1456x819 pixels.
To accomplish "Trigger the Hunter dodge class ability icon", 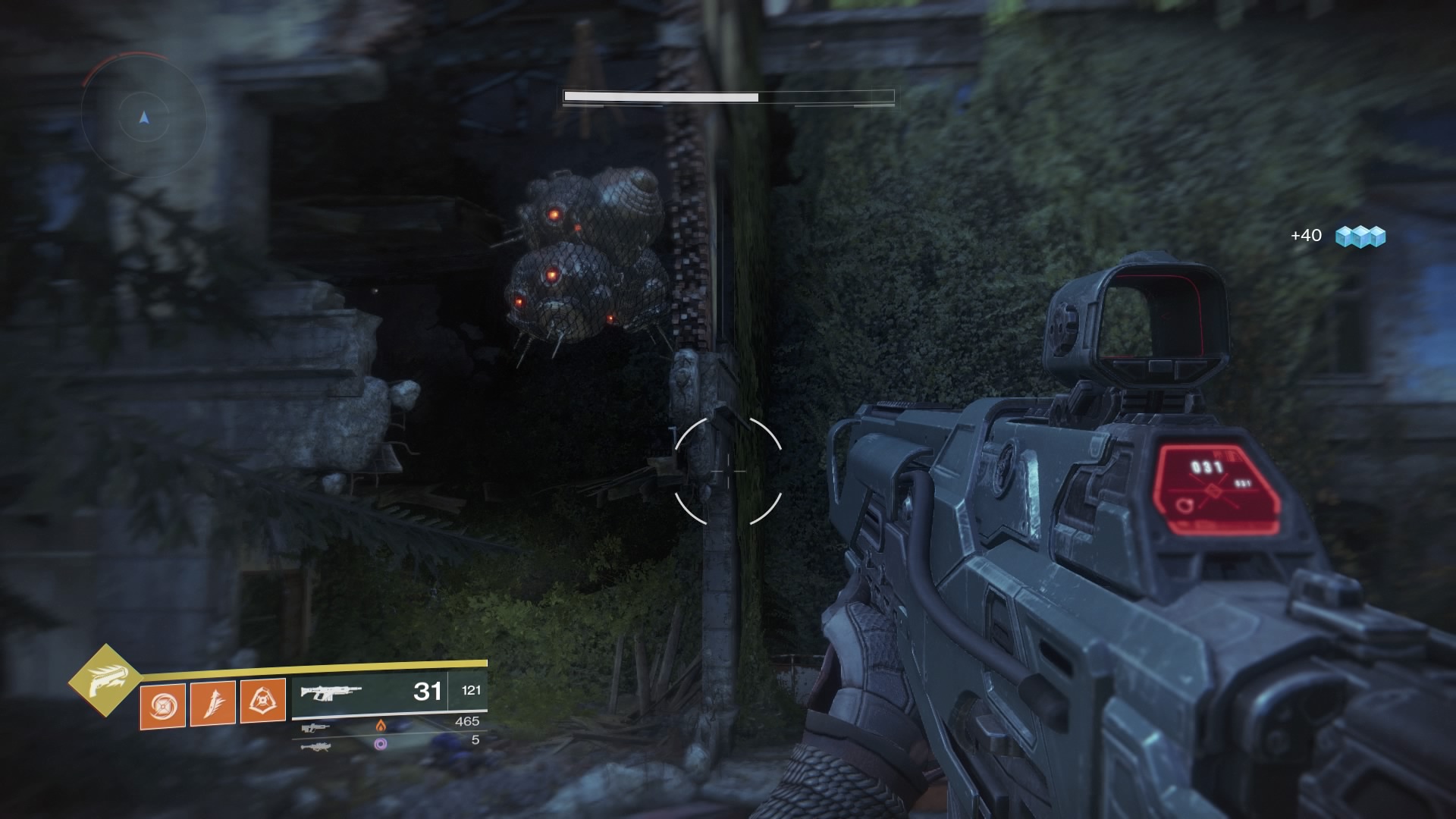I will 262,701.
